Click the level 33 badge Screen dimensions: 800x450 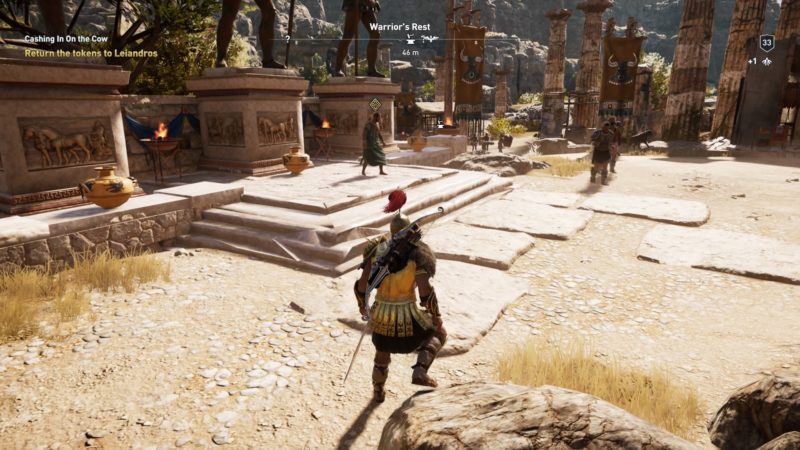(x=767, y=43)
